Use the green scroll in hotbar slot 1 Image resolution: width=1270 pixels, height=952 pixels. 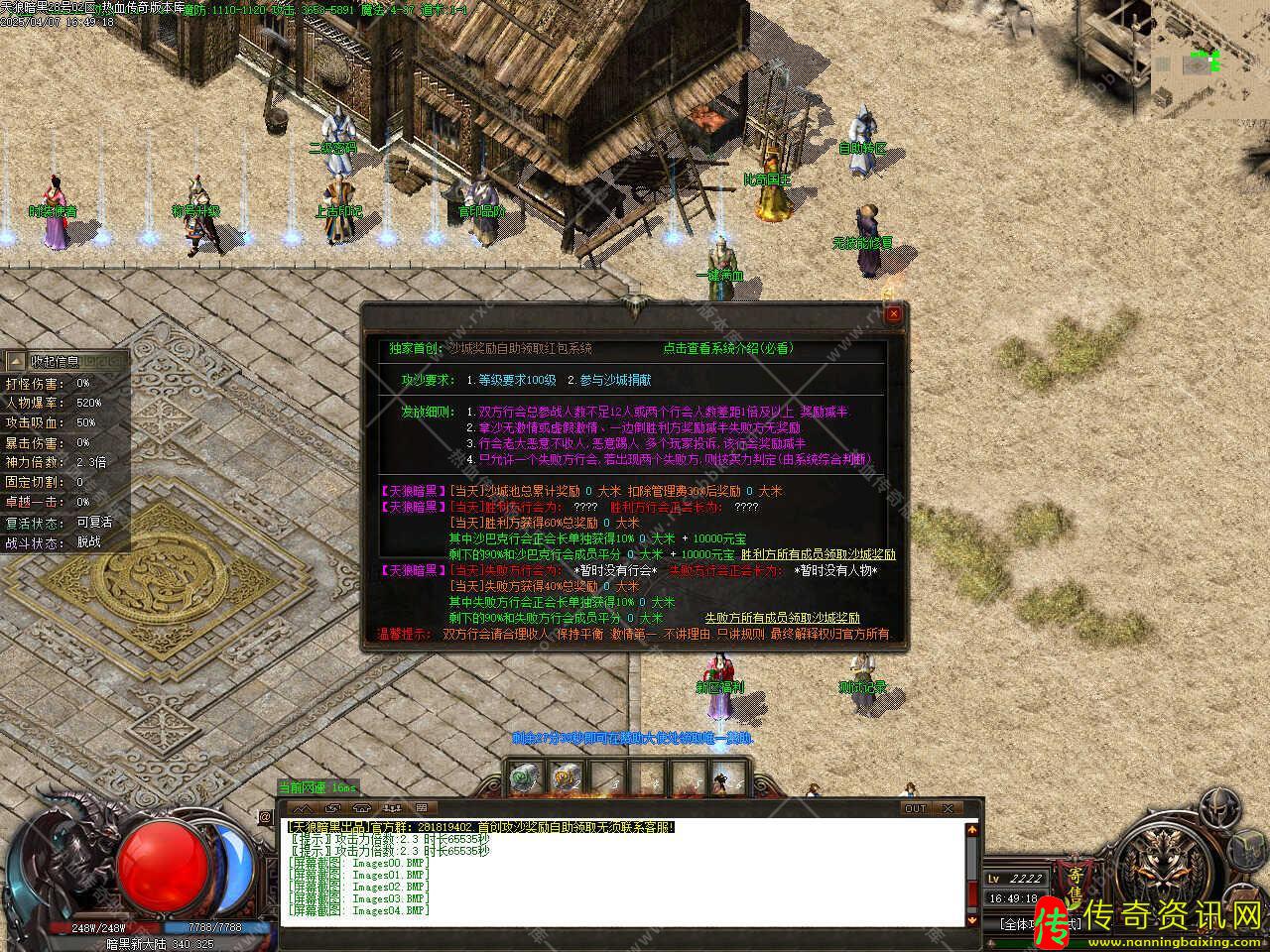pyautogui.click(x=525, y=778)
